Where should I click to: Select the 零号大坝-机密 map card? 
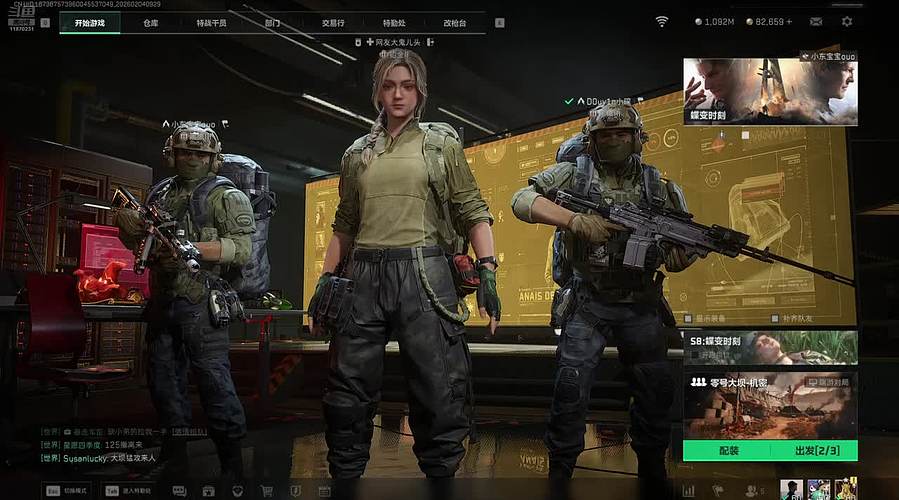[770, 404]
